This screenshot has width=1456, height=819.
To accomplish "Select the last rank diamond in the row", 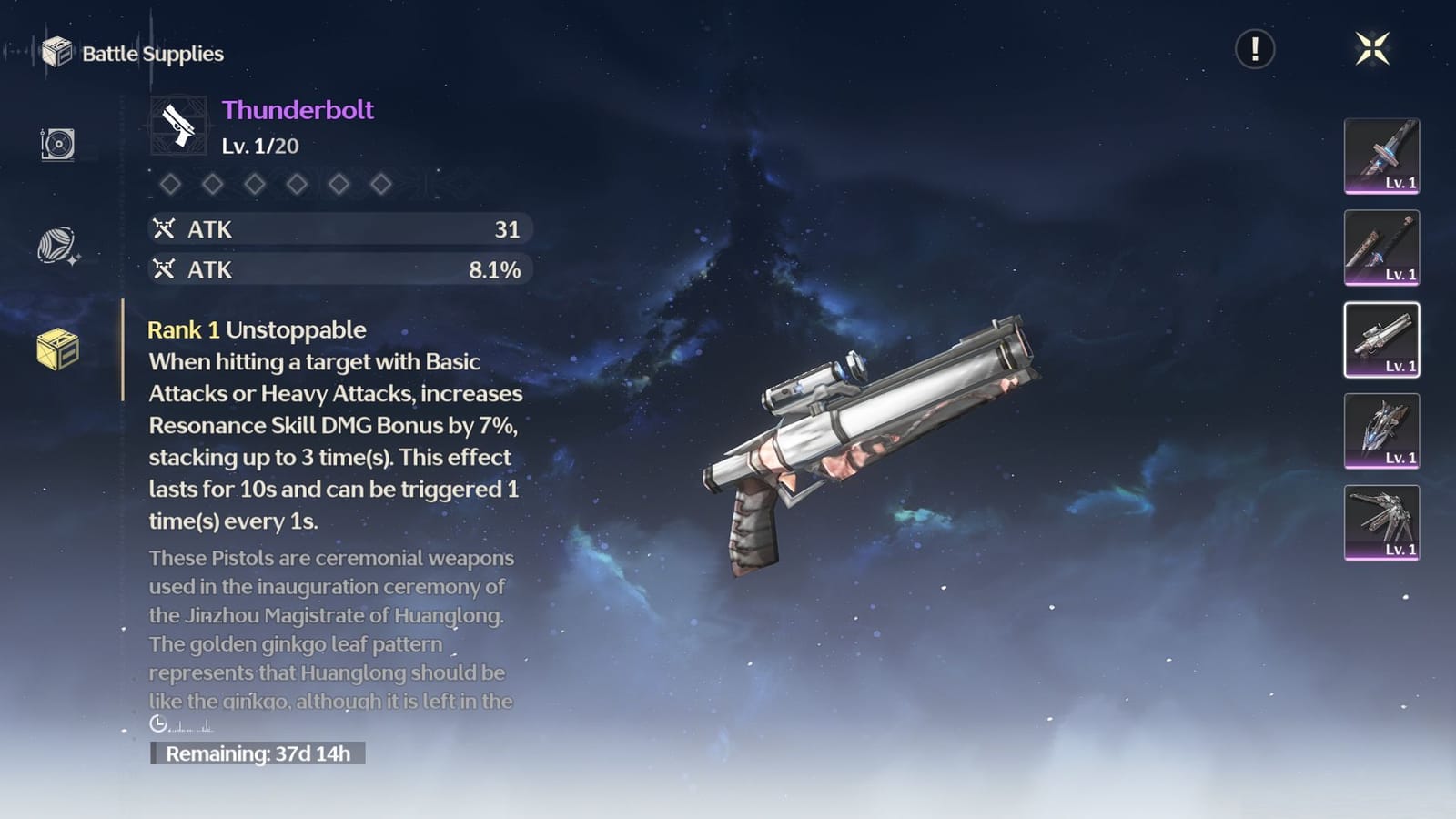I will pos(381,185).
